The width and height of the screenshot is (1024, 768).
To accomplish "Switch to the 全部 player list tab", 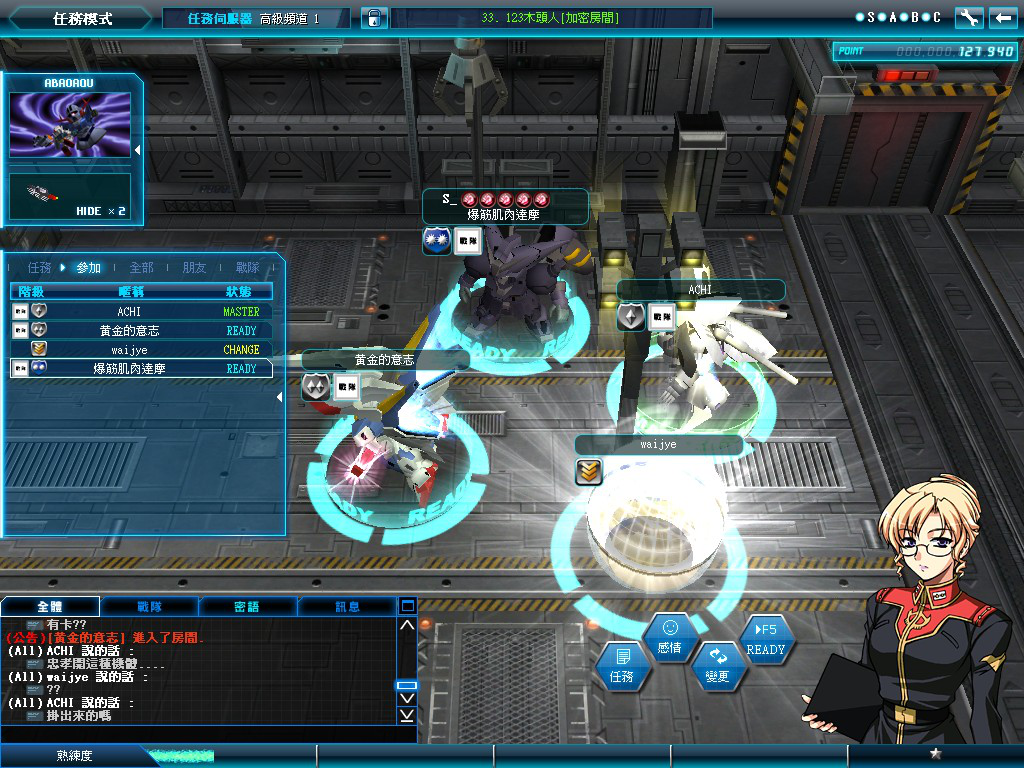I will coord(141,268).
